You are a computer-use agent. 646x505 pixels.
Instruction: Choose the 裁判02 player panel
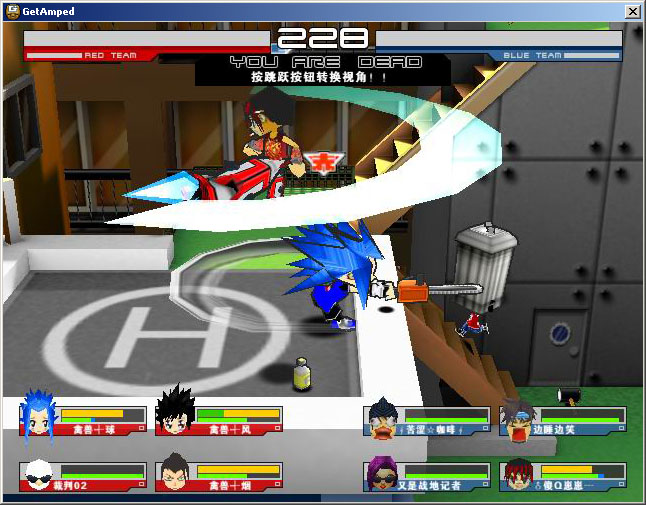(x=84, y=476)
